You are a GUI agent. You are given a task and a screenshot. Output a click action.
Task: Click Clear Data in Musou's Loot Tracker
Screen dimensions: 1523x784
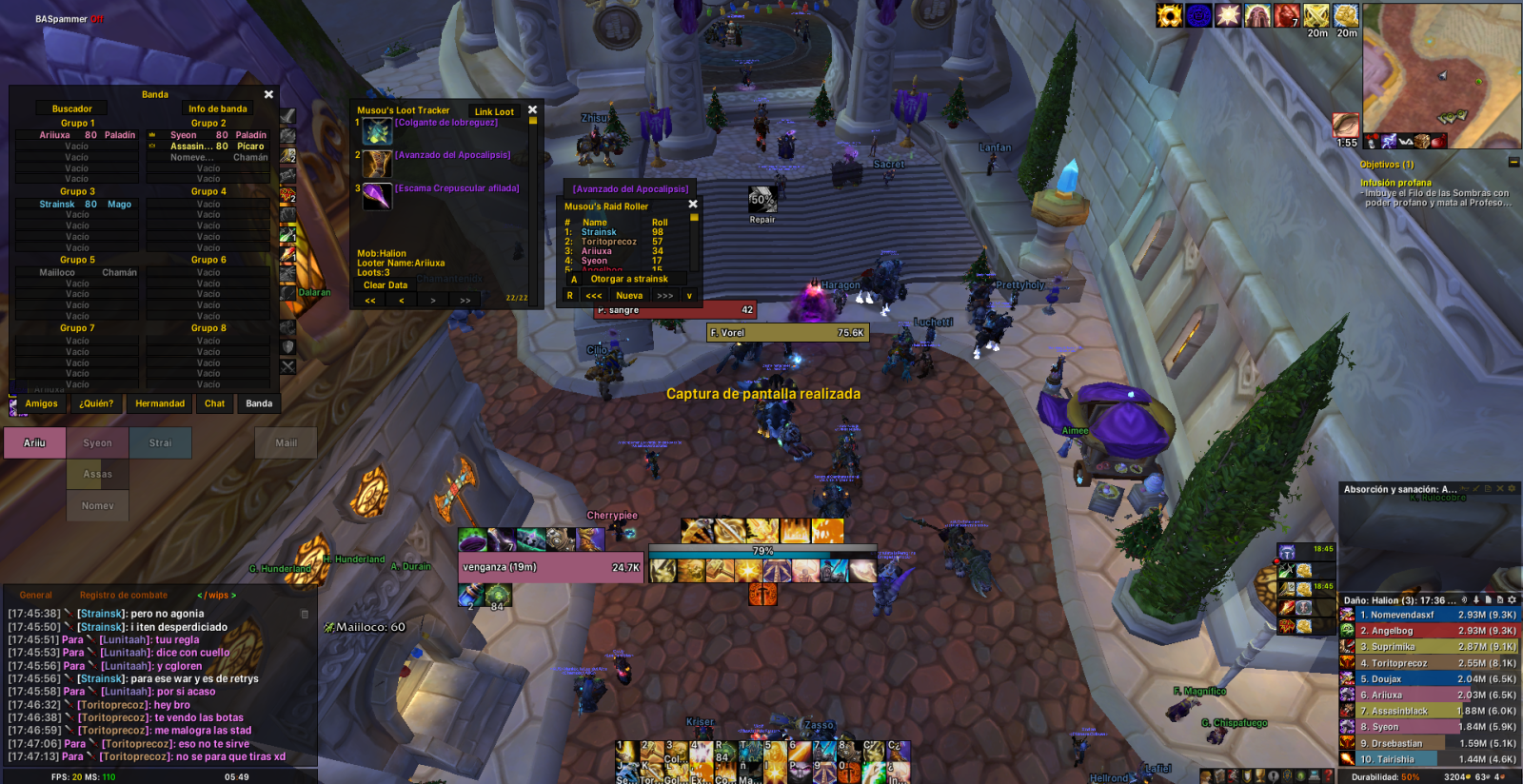pos(385,284)
